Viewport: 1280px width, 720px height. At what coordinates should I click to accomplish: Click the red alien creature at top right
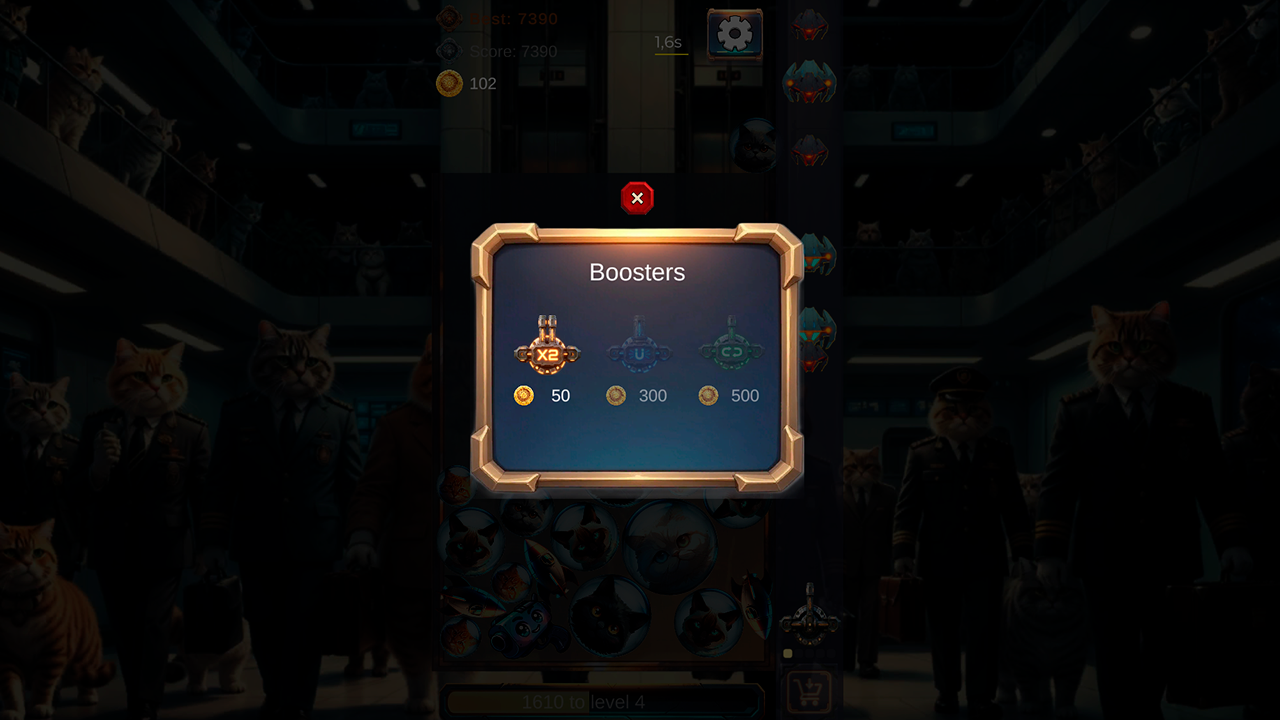[x=808, y=25]
